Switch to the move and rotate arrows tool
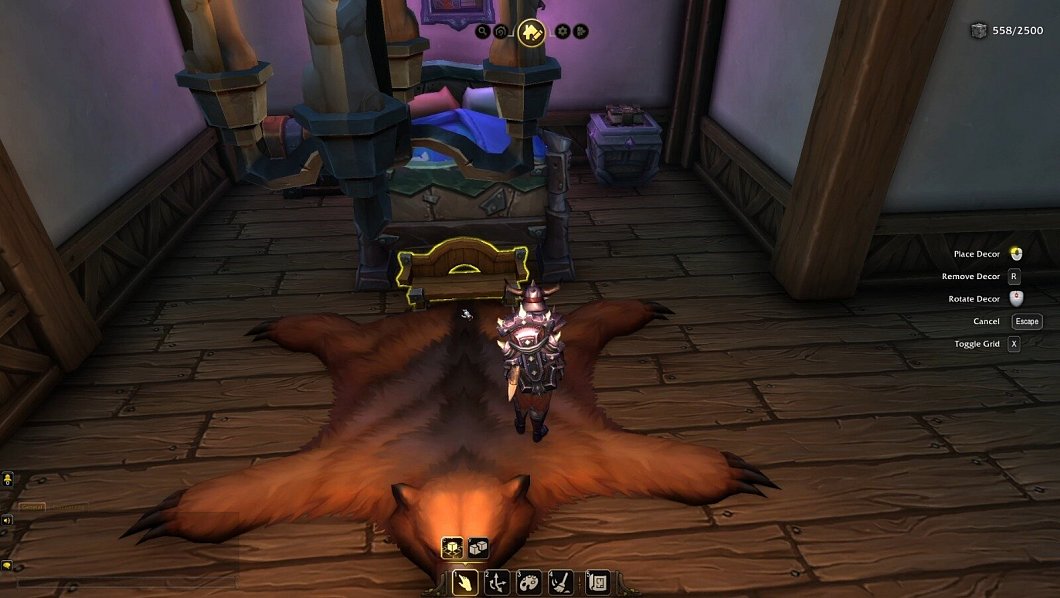 (497, 581)
